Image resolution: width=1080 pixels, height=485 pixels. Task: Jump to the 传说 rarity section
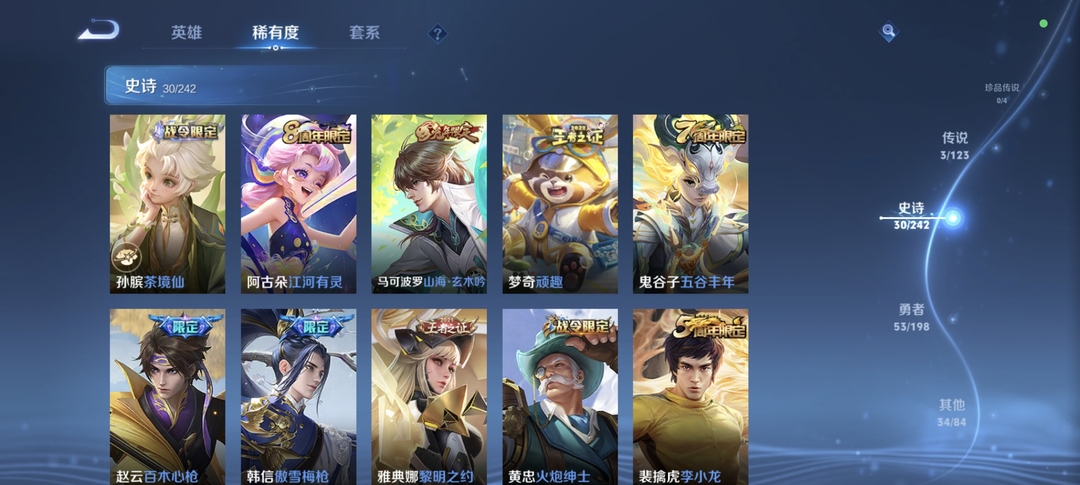pos(955,145)
